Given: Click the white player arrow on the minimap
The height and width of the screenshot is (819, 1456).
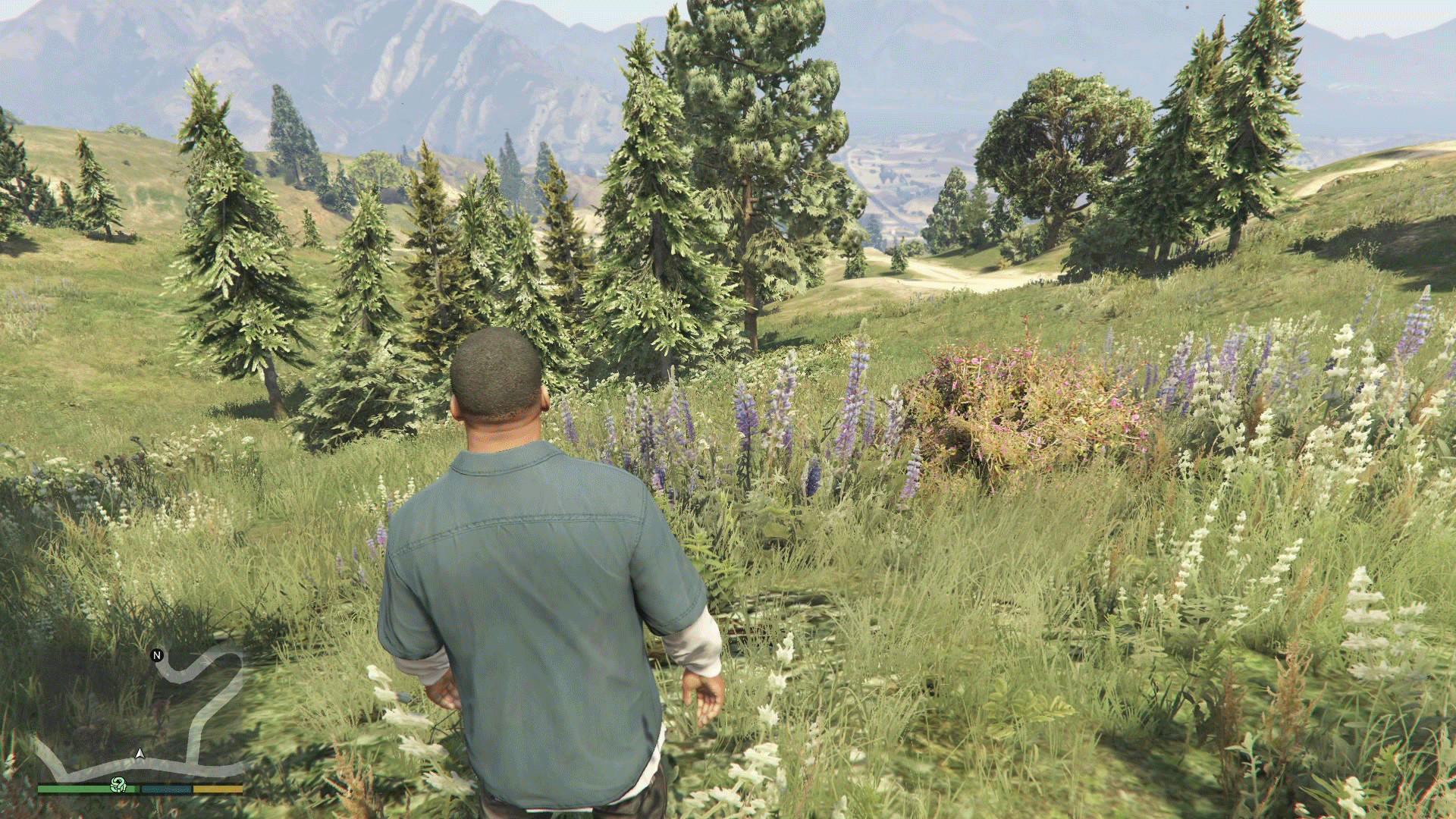Looking at the screenshot, I should (x=140, y=755).
